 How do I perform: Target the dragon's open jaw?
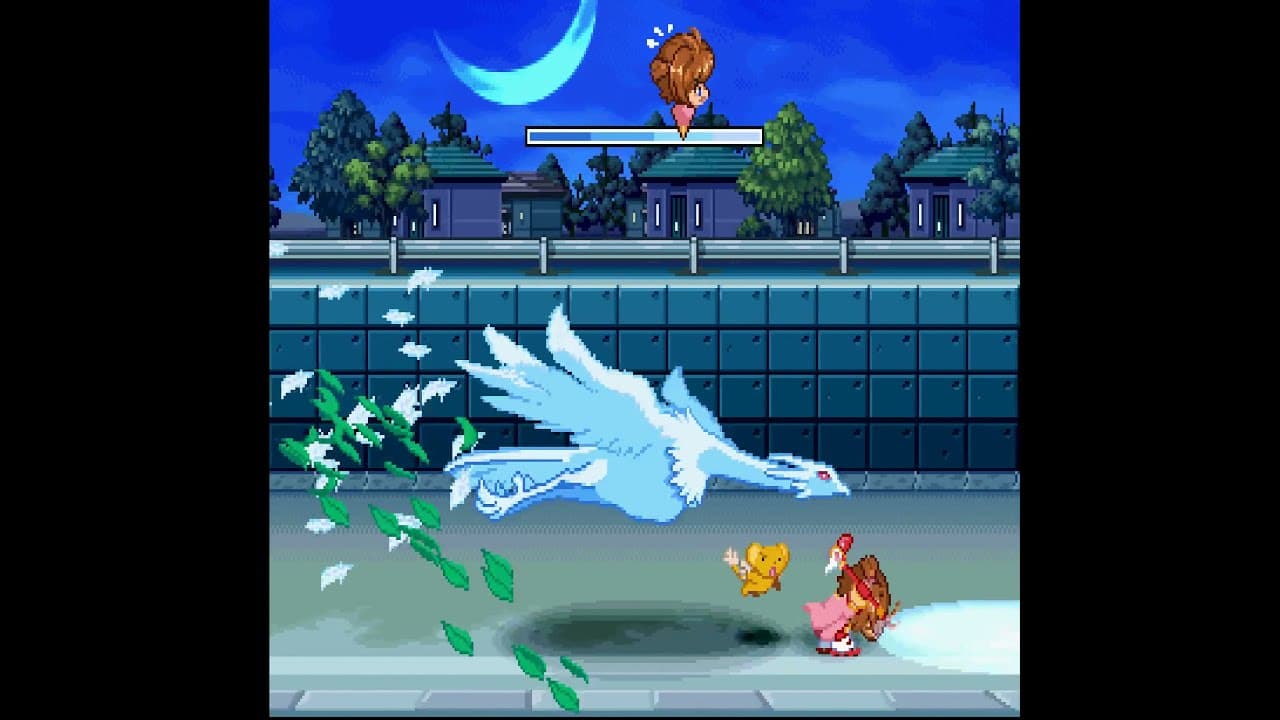tap(840, 490)
